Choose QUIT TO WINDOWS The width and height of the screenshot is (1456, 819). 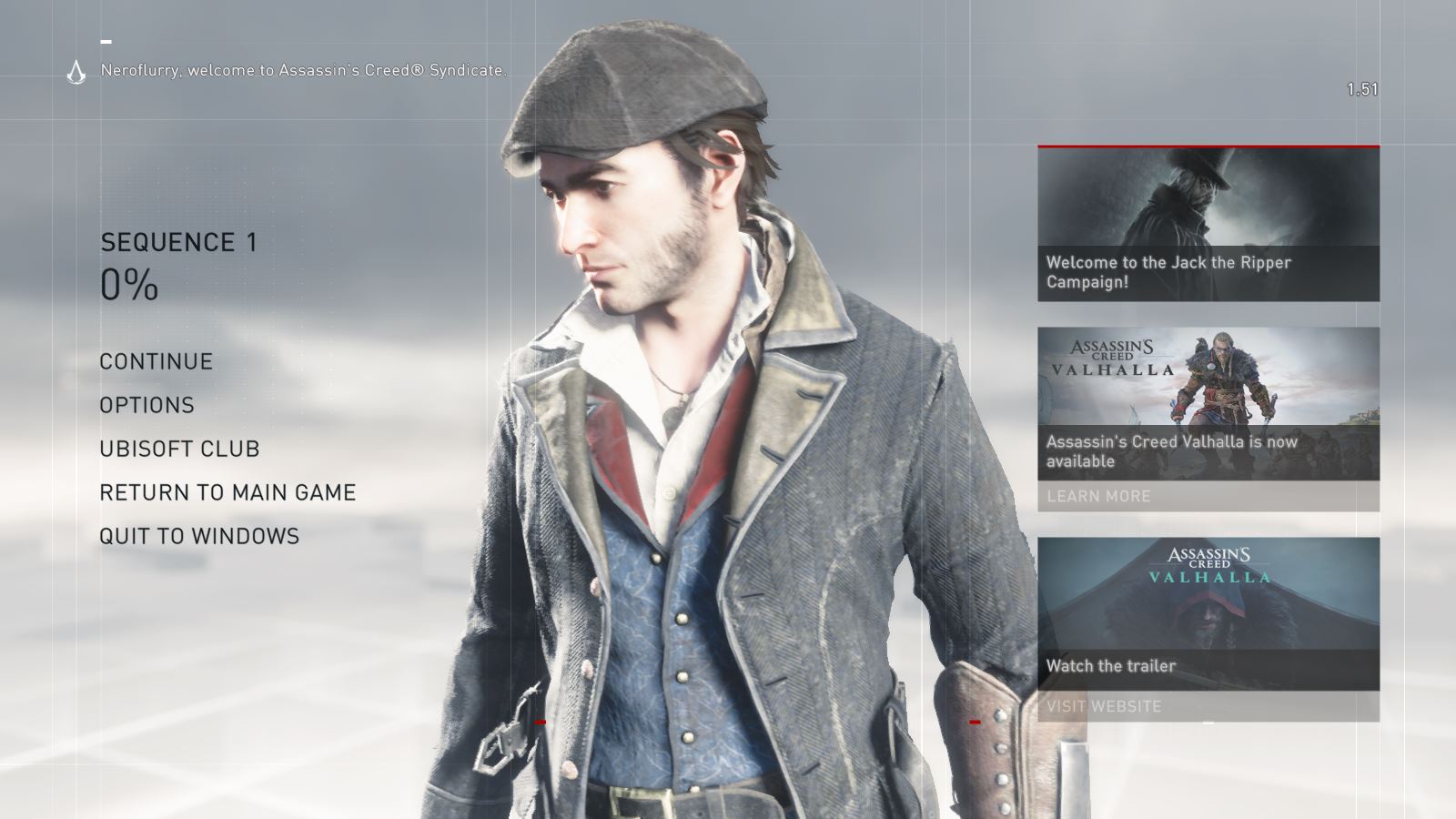click(x=201, y=536)
